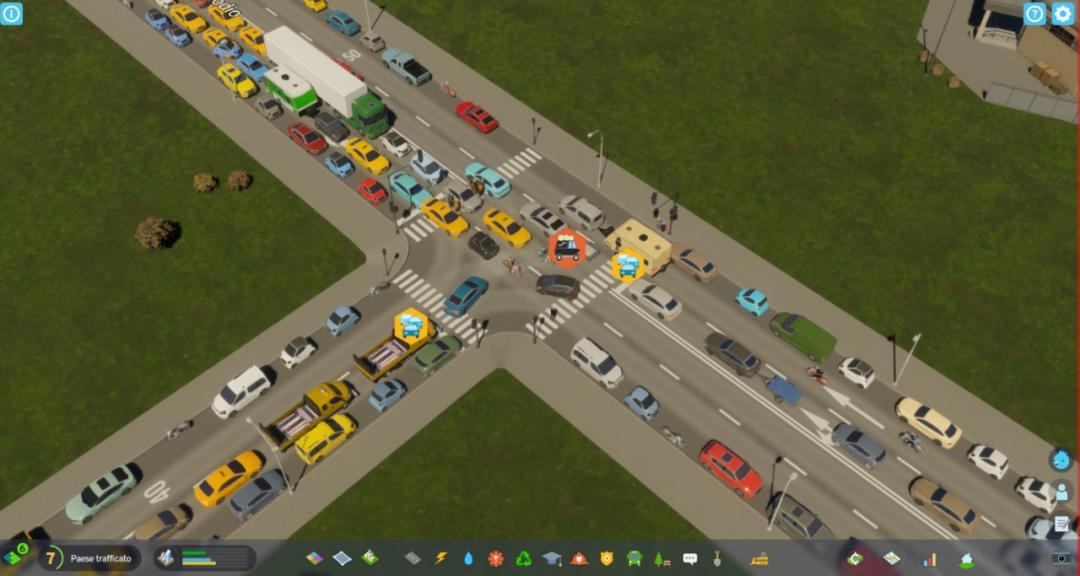
Task: Open the statistics bar chart panel
Action: point(930,558)
